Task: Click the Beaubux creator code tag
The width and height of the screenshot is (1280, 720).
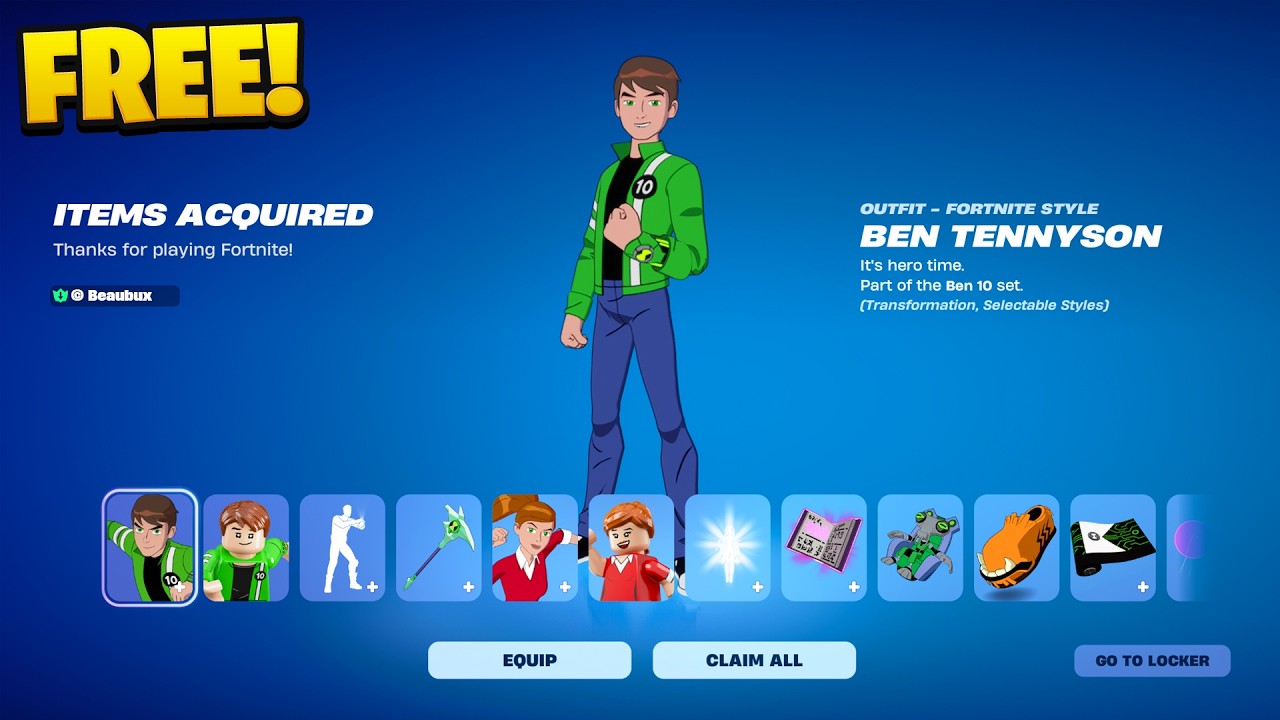Action: pyautogui.click(x=115, y=296)
